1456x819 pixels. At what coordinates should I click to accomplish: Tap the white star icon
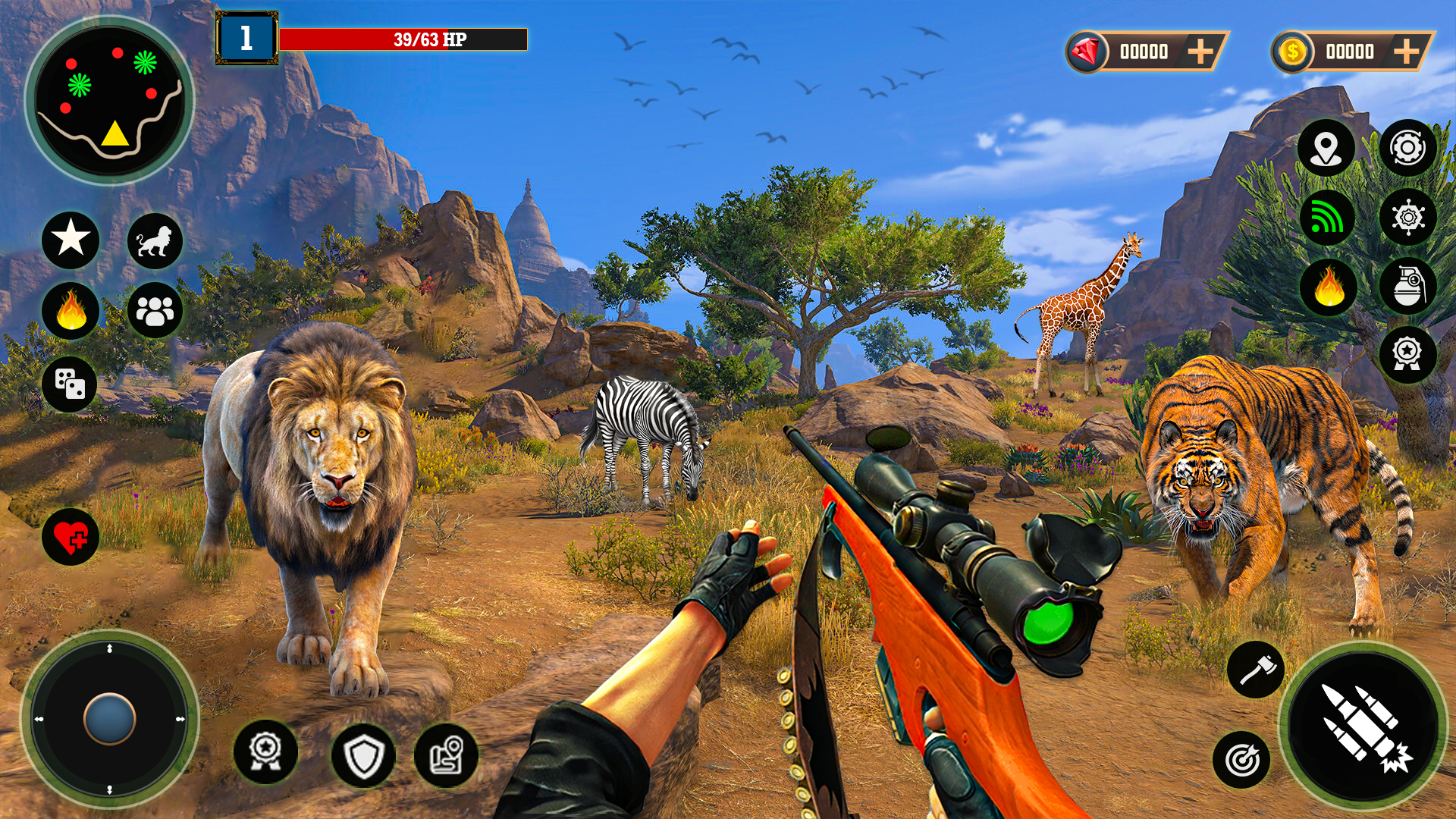71,240
